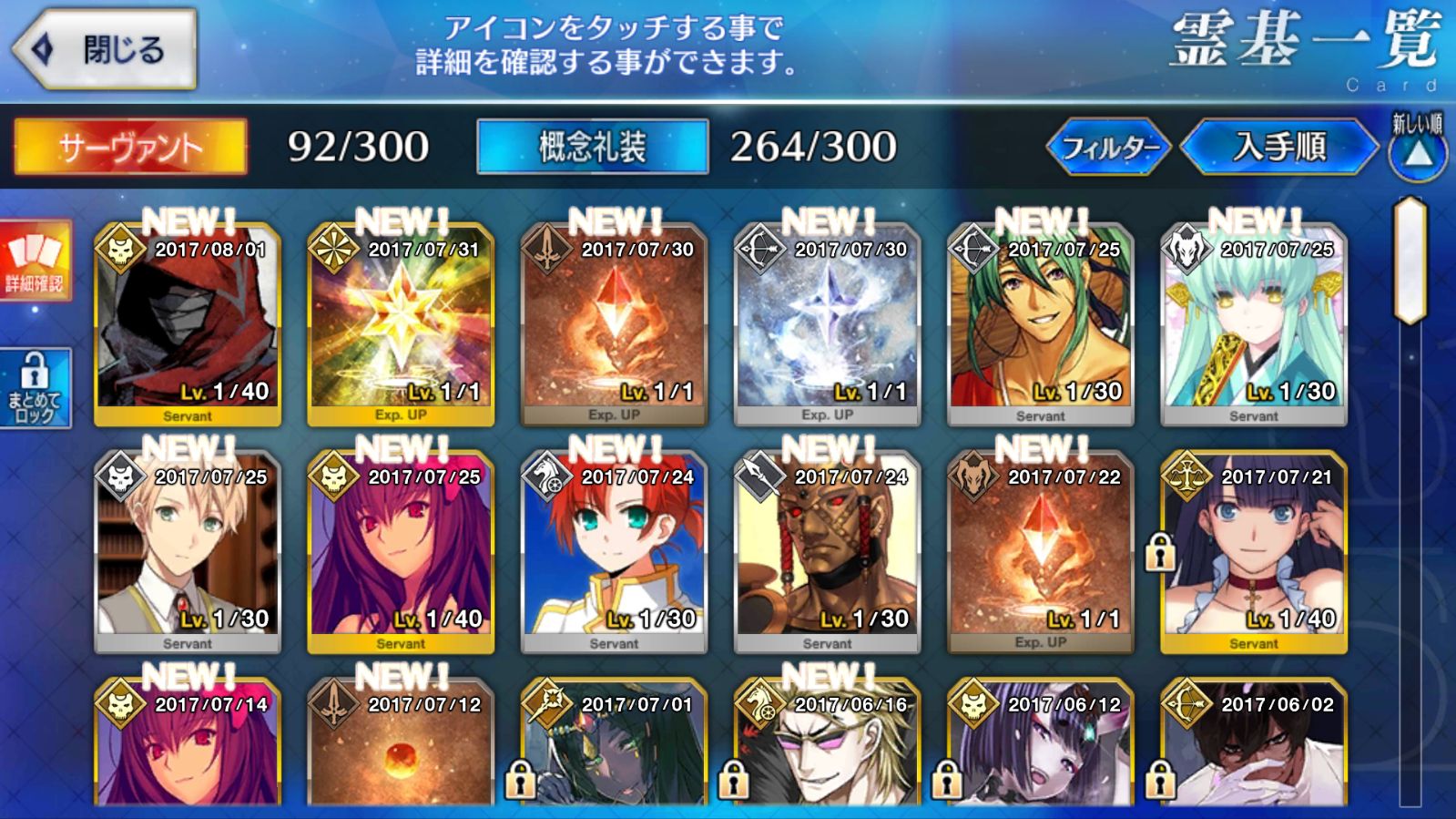This screenshot has height=819, width=1456.
Task: Toggle the sort order arrow button
Action: (1418, 150)
